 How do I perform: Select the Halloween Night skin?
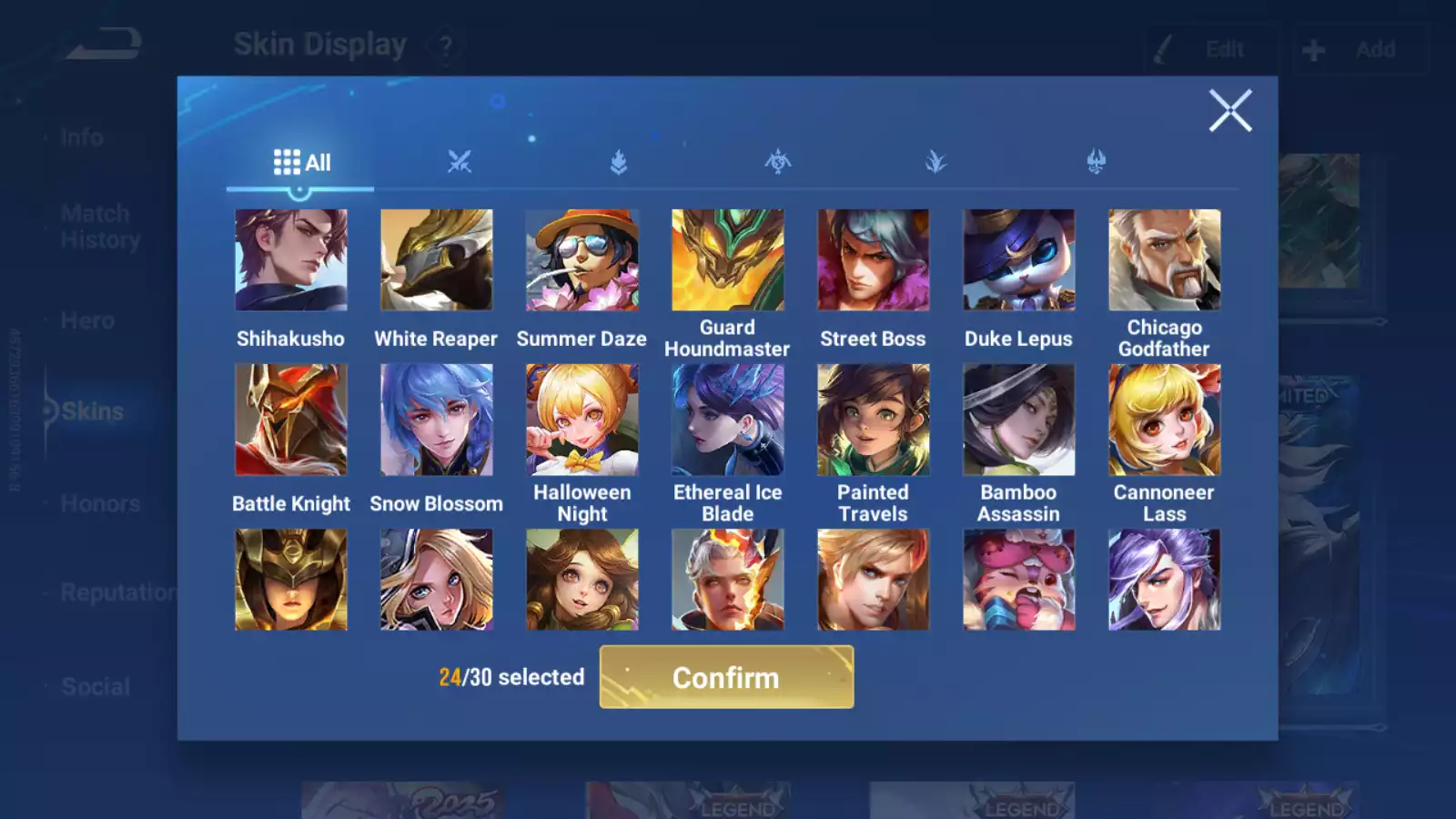pos(582,420)
